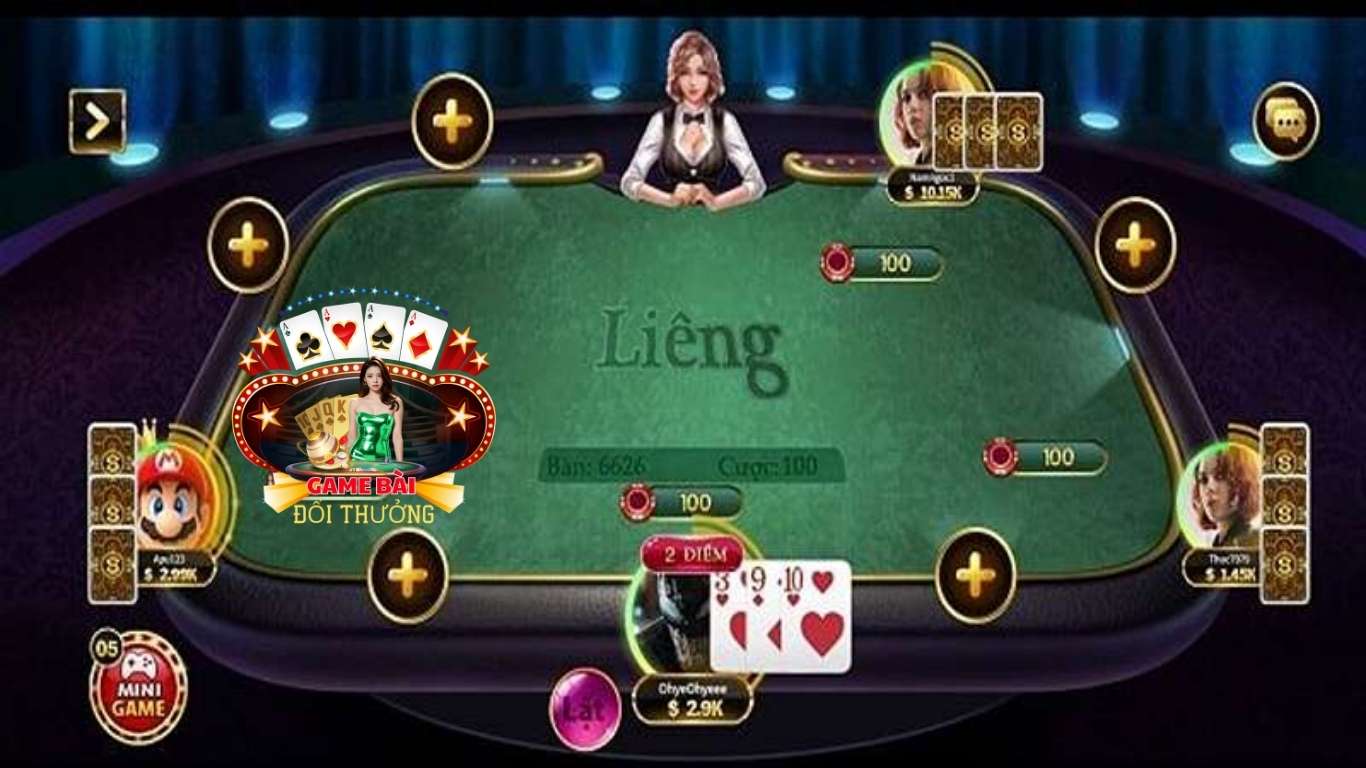Flip a face-down card of the top player

983,130
